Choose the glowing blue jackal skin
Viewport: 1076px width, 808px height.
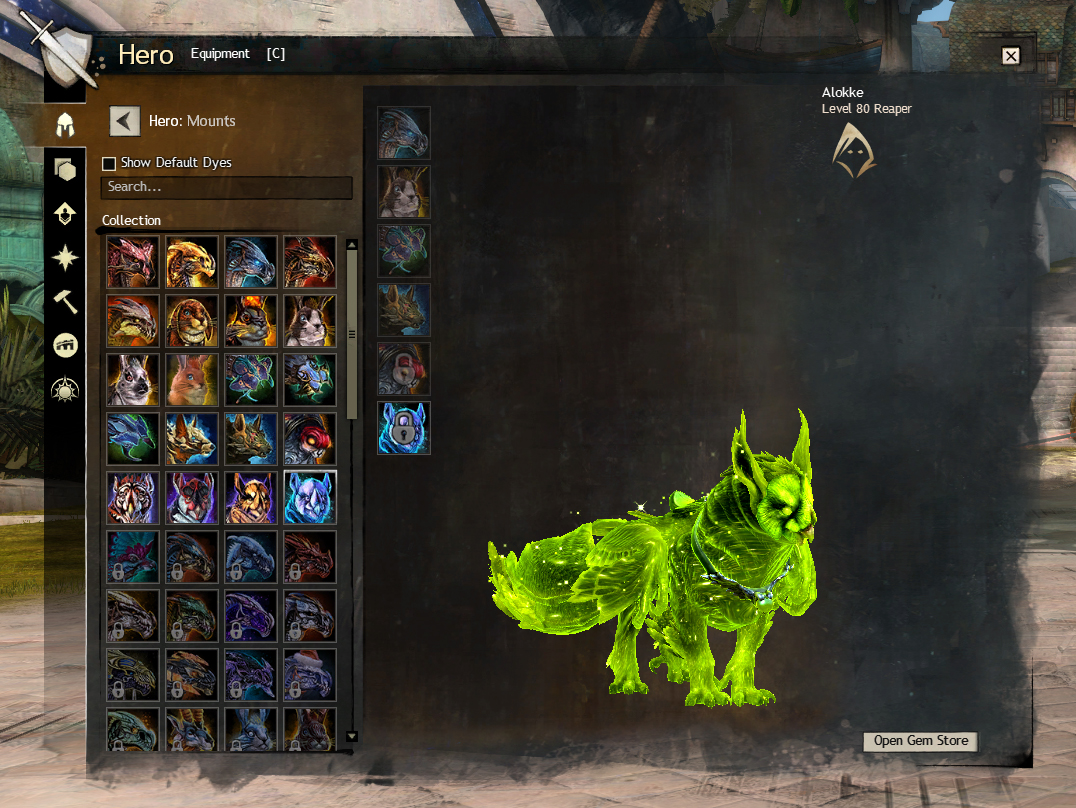310,497
